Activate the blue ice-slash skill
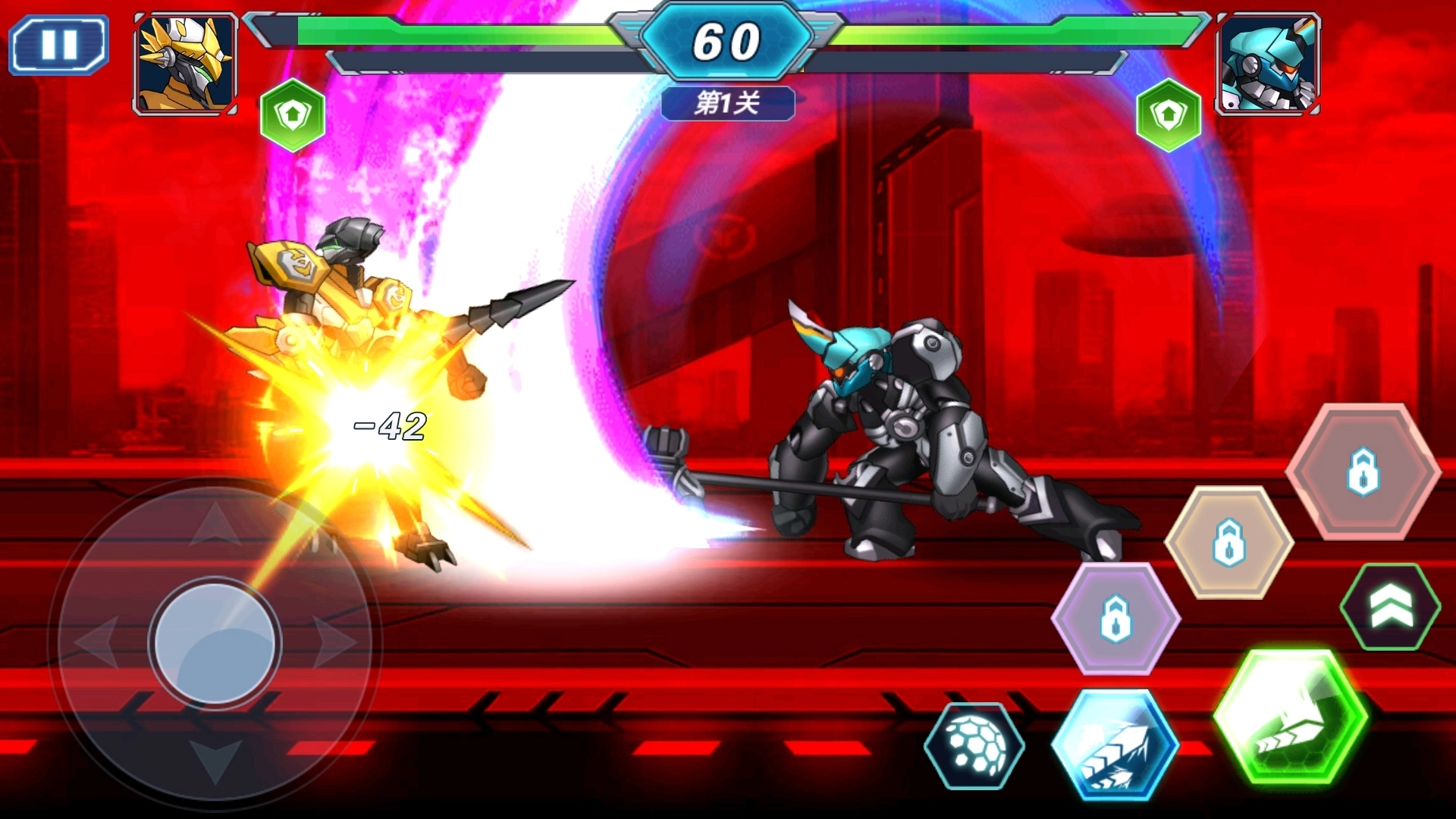 pos(1115,745)
